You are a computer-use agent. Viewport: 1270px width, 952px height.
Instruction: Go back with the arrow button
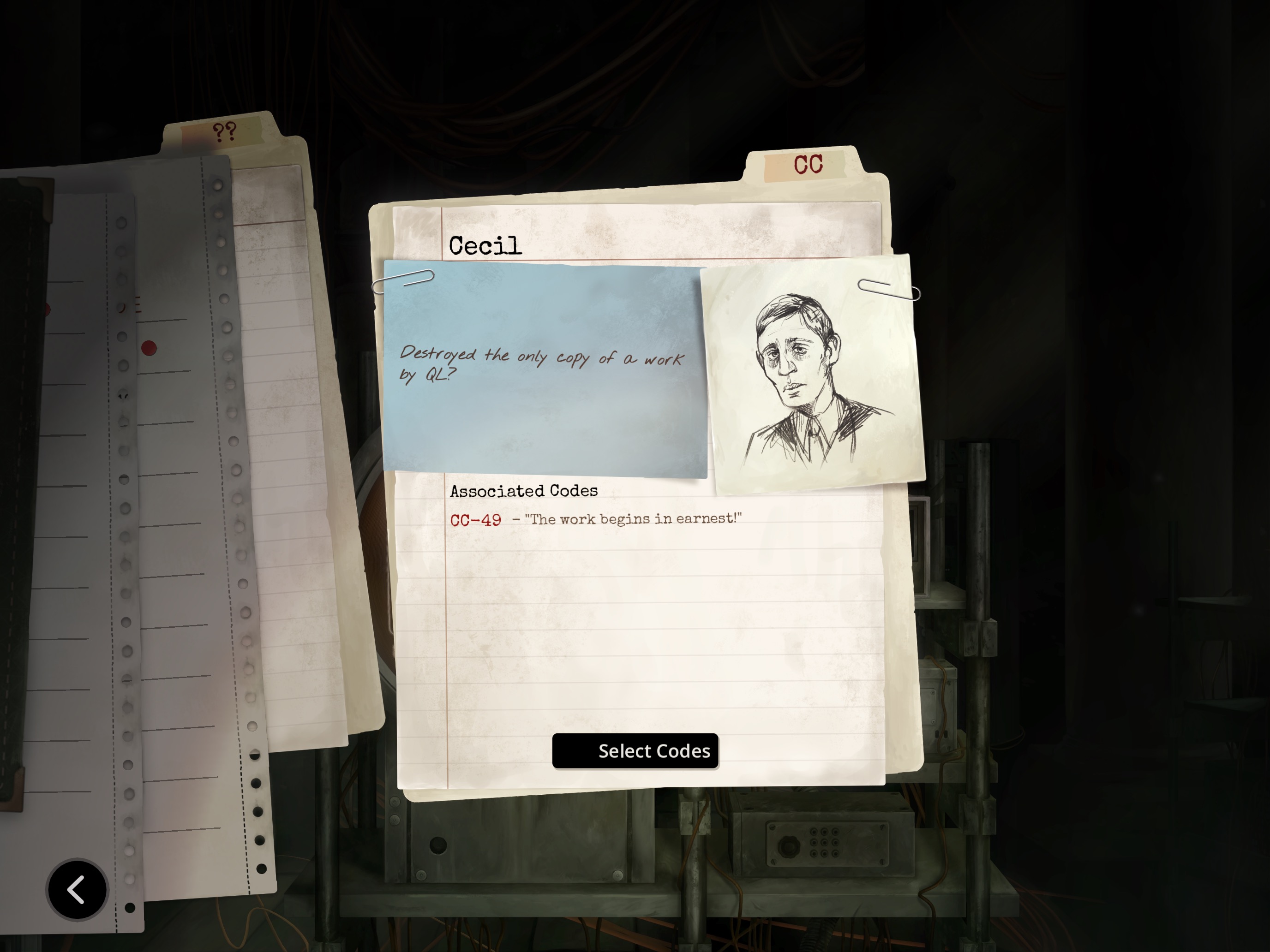coord(77,889)
